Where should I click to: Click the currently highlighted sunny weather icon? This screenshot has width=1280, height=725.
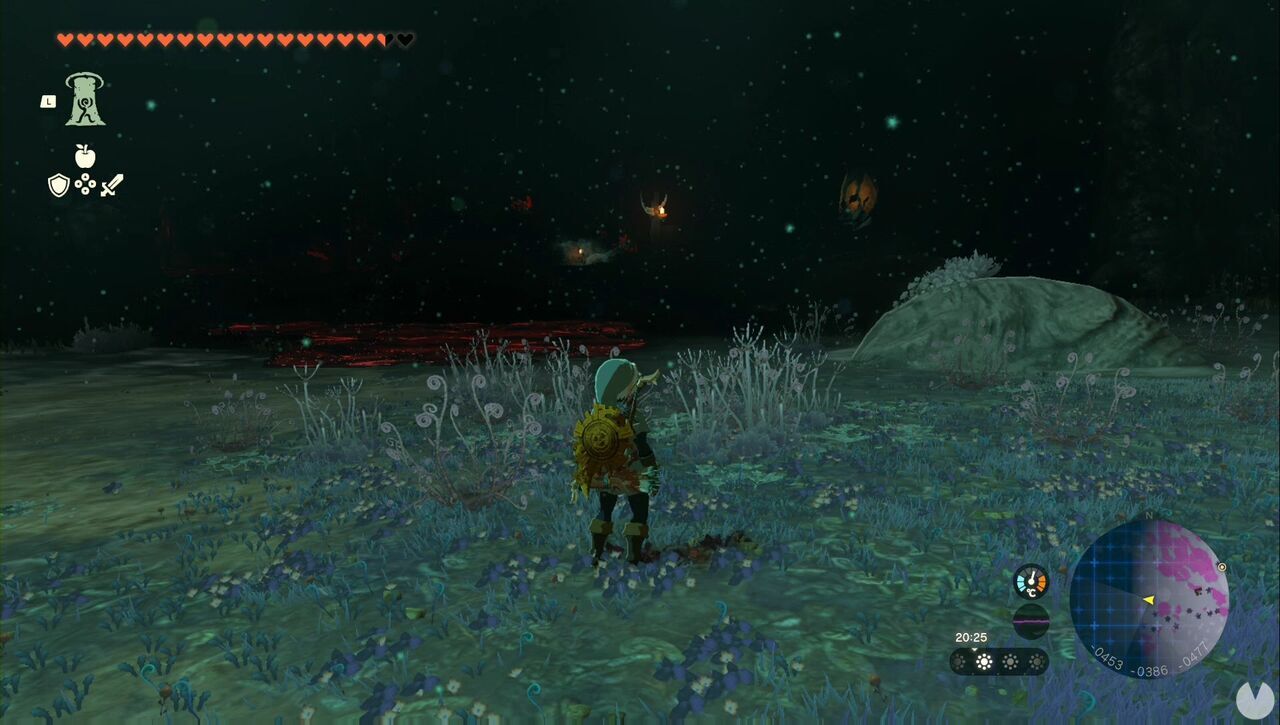tap(984, 660)
